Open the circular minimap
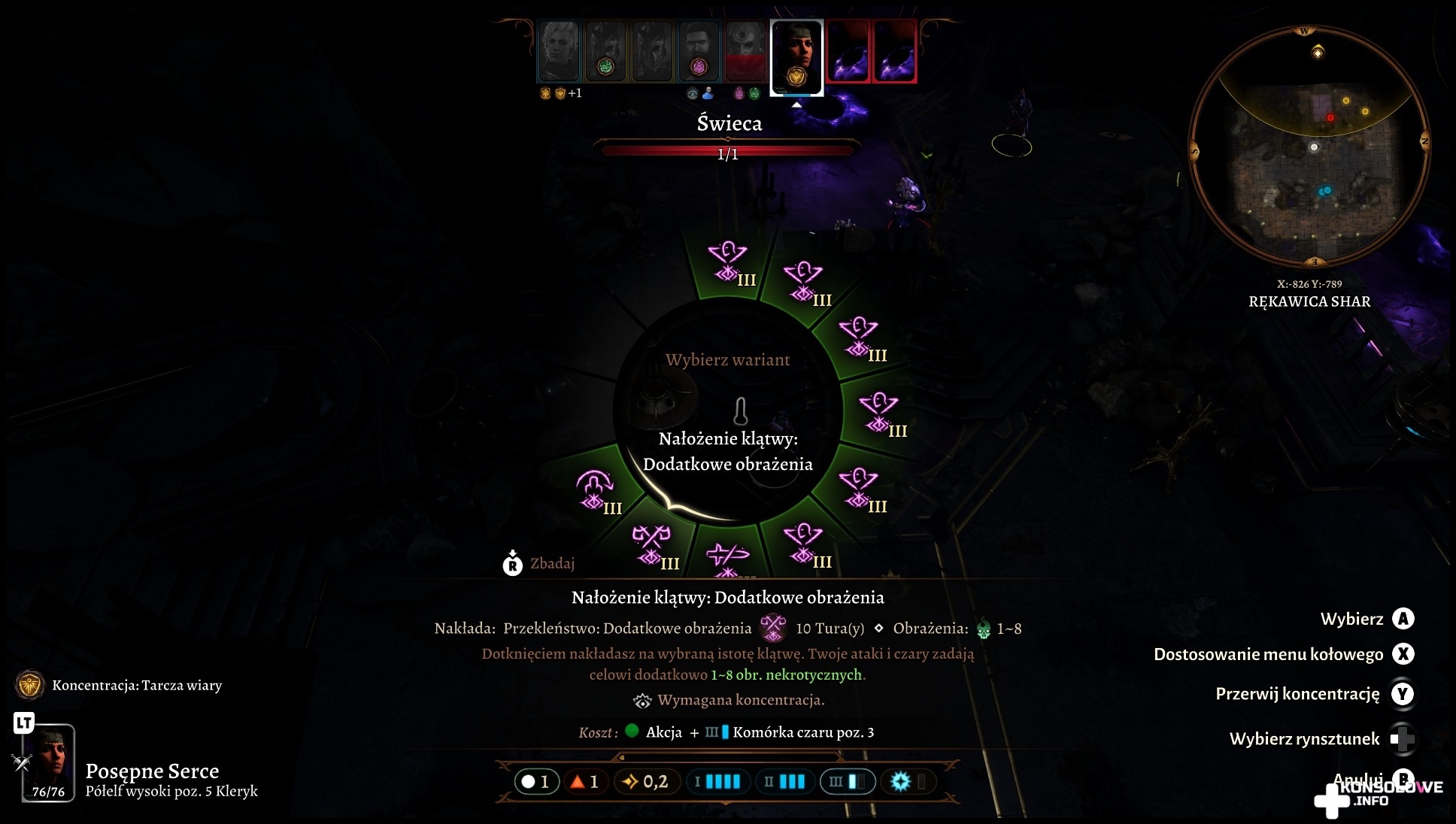 point(1309,148)
